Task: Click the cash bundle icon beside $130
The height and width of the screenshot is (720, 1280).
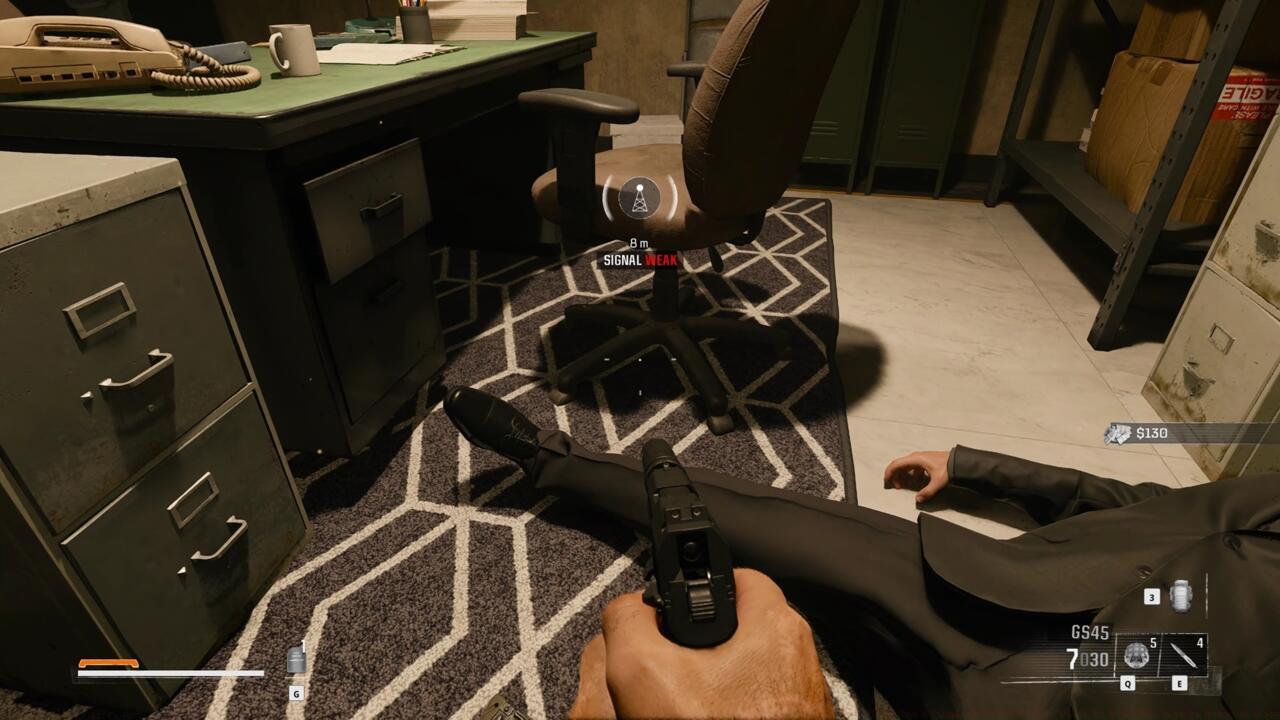Action: coord(1115,432)
